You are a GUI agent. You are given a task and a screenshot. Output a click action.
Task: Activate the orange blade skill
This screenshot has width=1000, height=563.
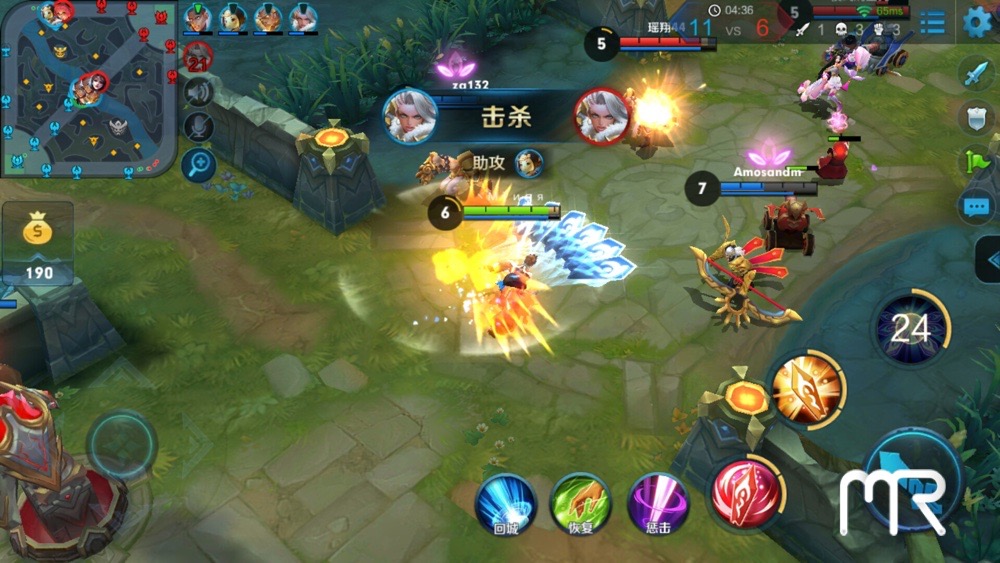click(807, 389)
